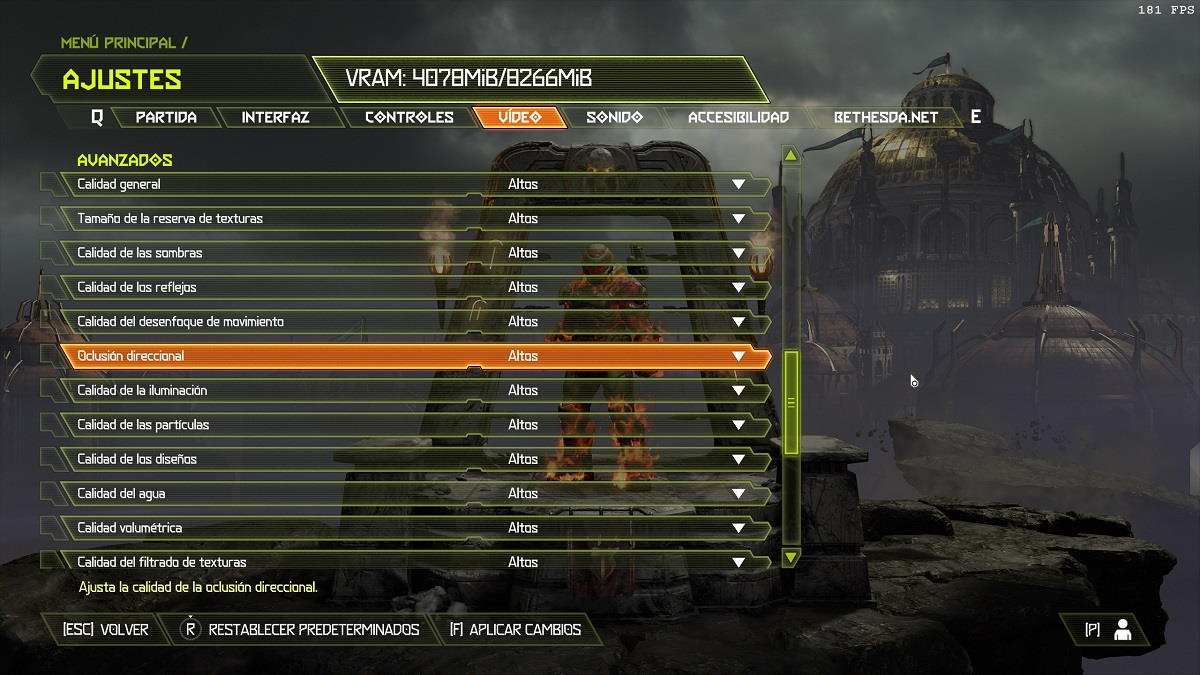Open the Interfaz settings tab

pyautogui.click(x=275, y=117)
